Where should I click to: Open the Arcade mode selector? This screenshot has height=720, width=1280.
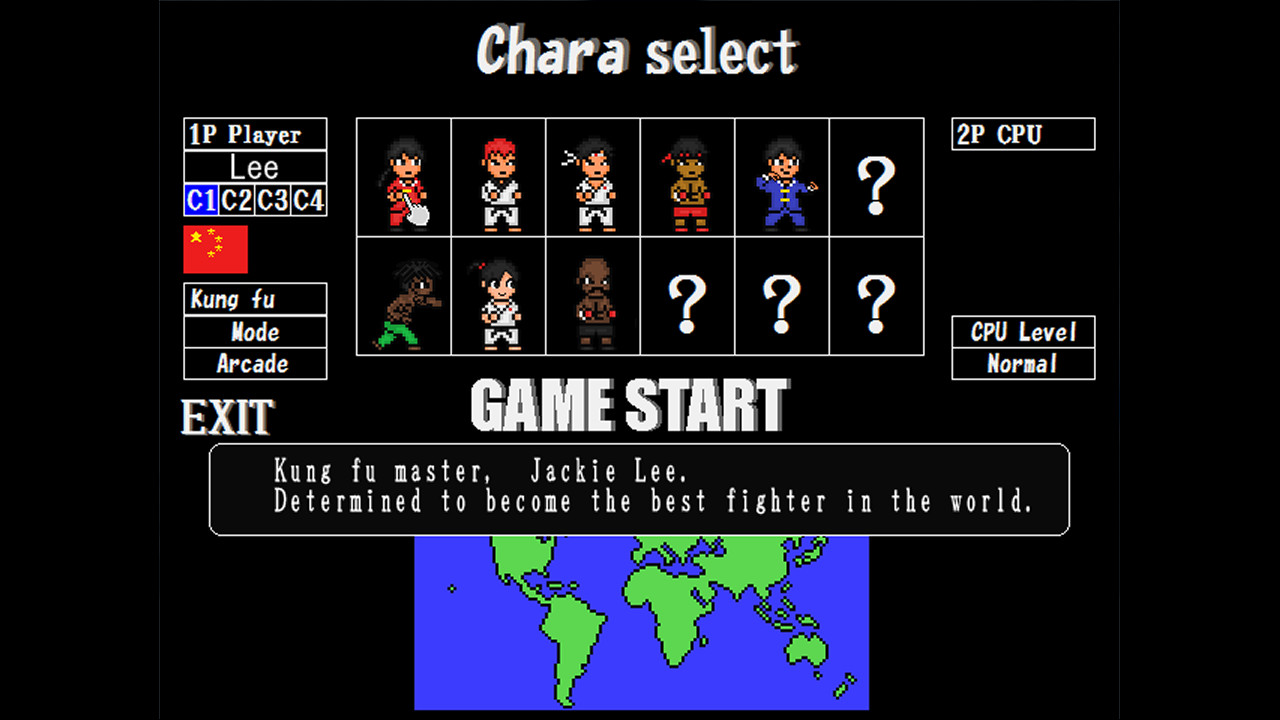(255, 364)
